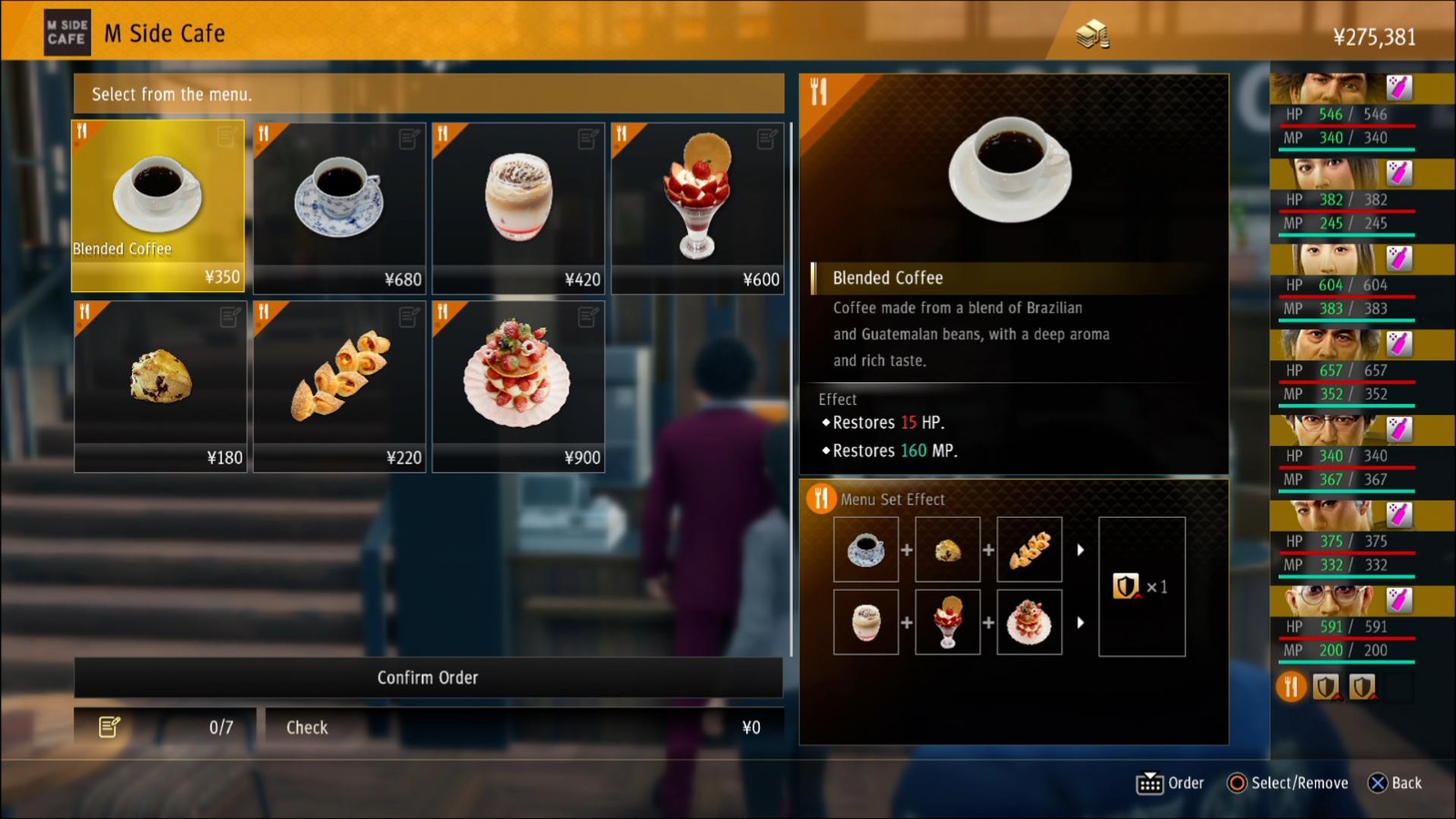1456x819 pixels.
Task: Click the cash stack icon in the top bar
Action: pos(1093,34)
